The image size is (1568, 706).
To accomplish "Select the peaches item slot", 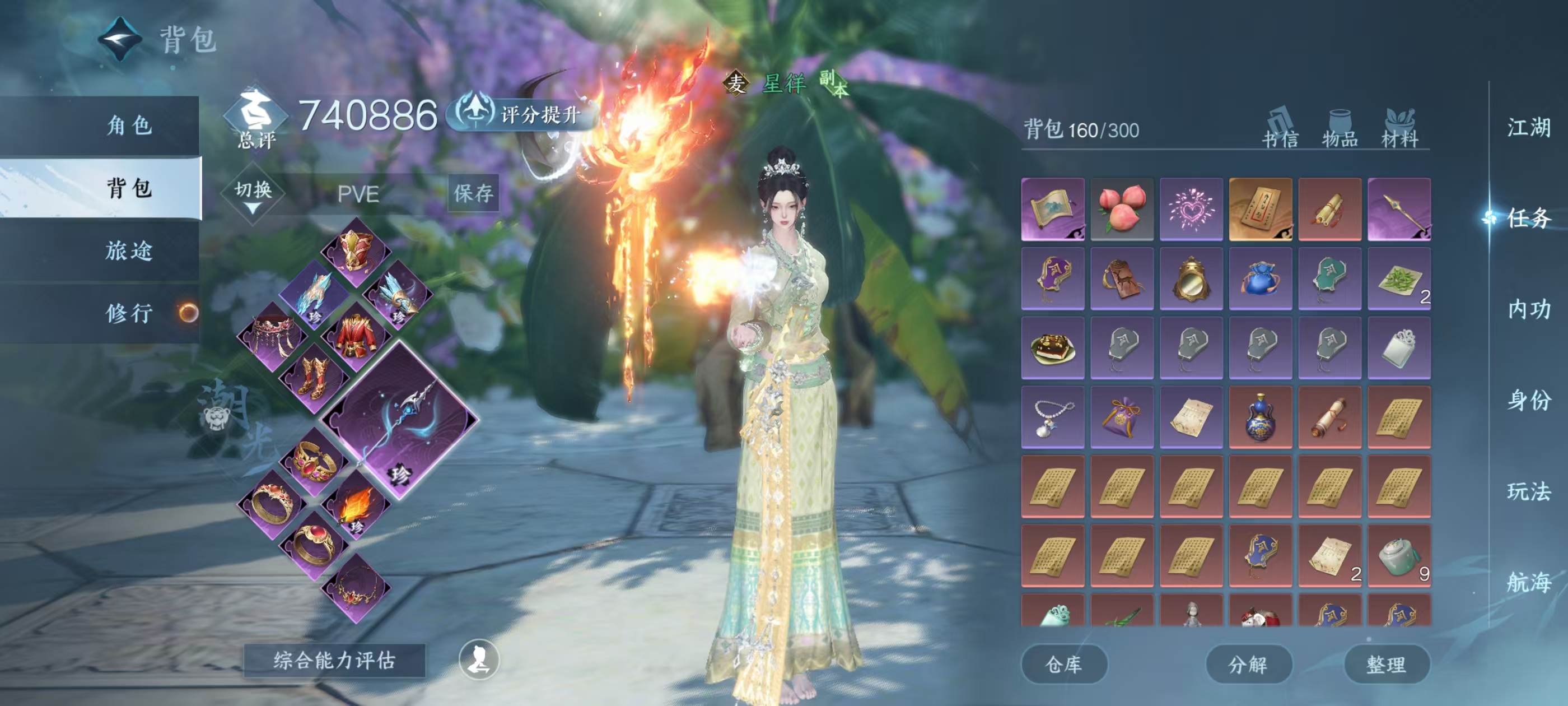I will pos(1122,209).
